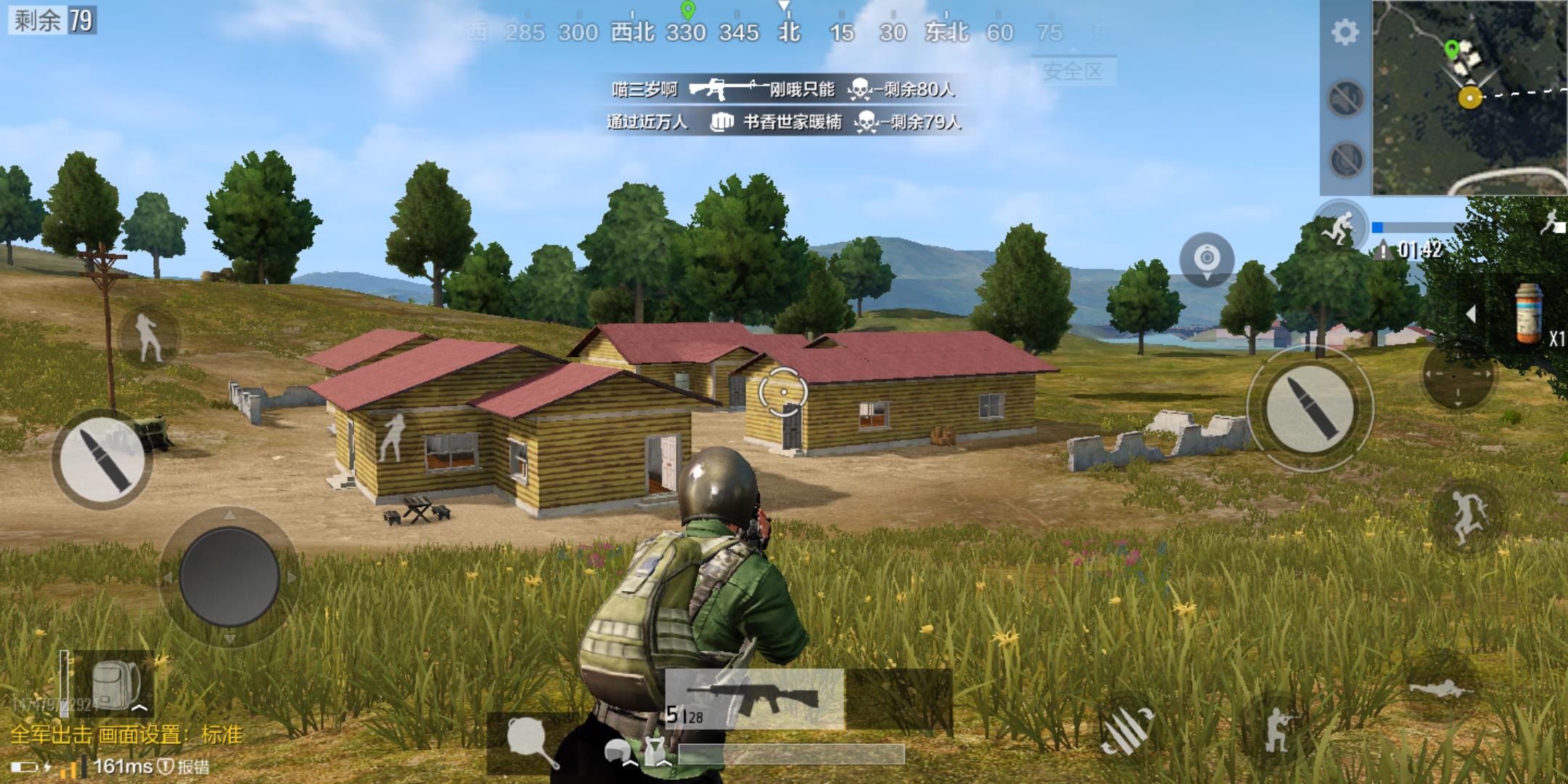Select the rifle weapon slot
The width and height of the screenshot is (1568, 784).
755,698
